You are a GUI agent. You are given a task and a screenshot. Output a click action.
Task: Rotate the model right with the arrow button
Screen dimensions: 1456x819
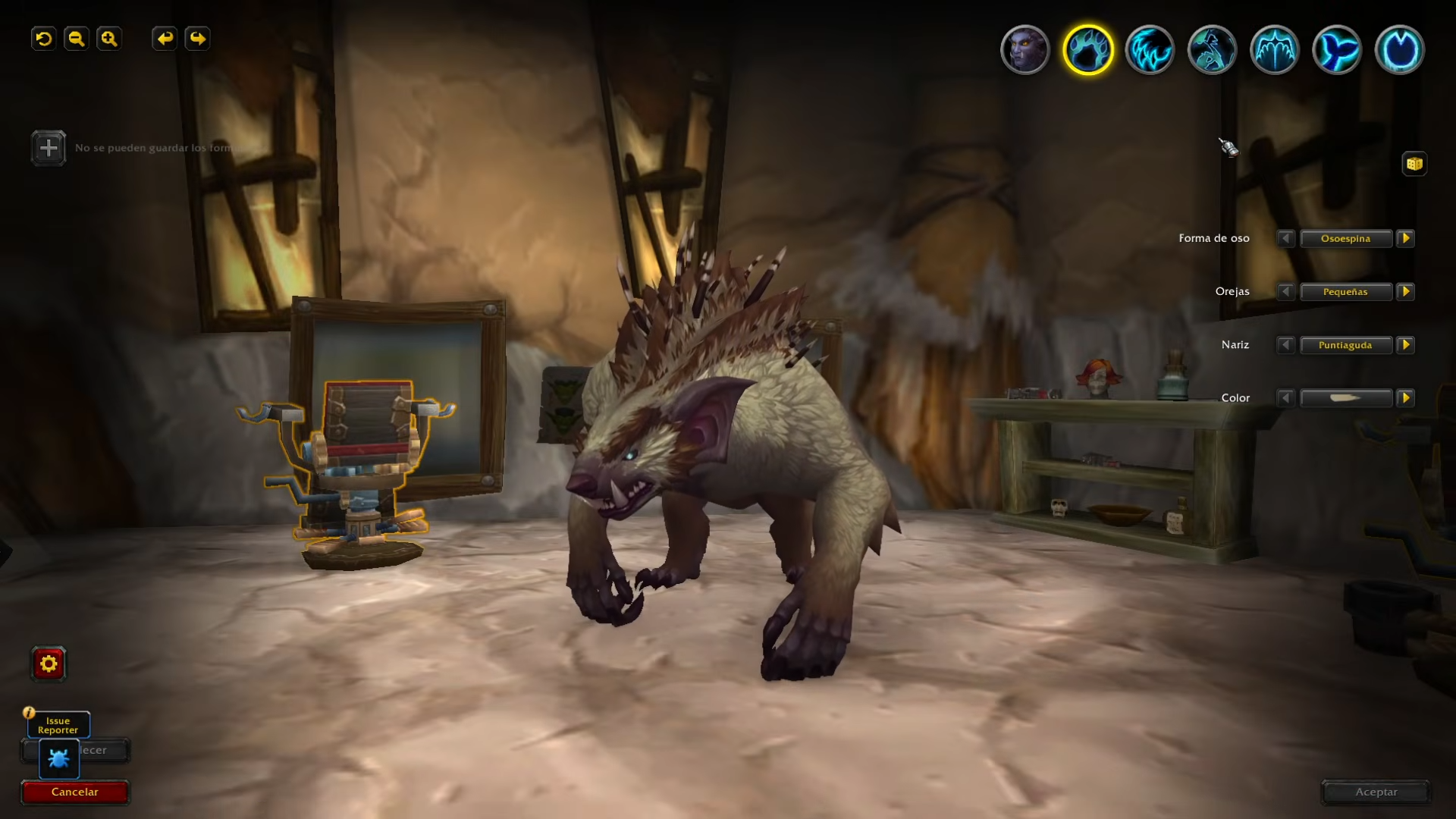tap(197, 39)
